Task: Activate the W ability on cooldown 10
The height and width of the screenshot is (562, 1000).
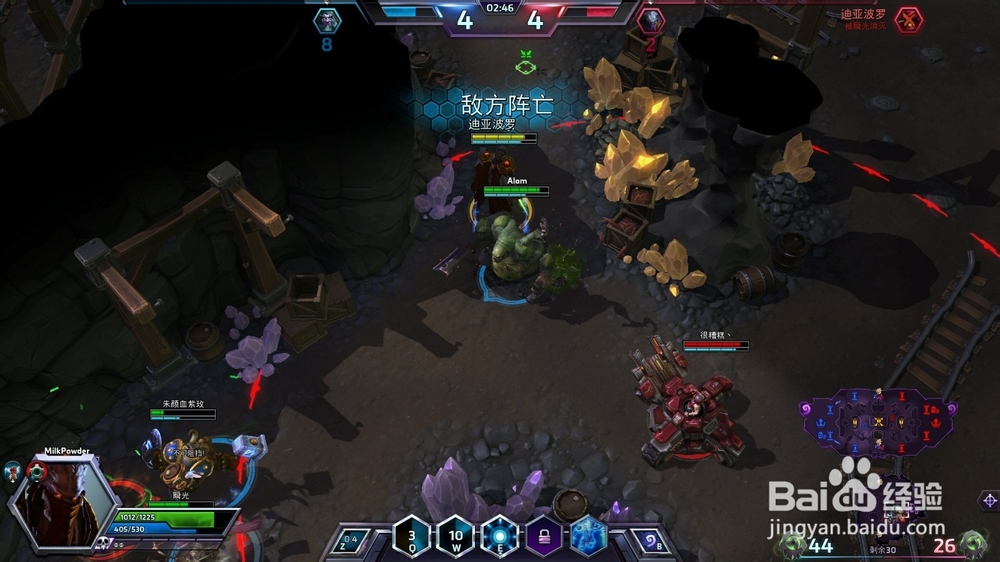Action: click(455, 535)
